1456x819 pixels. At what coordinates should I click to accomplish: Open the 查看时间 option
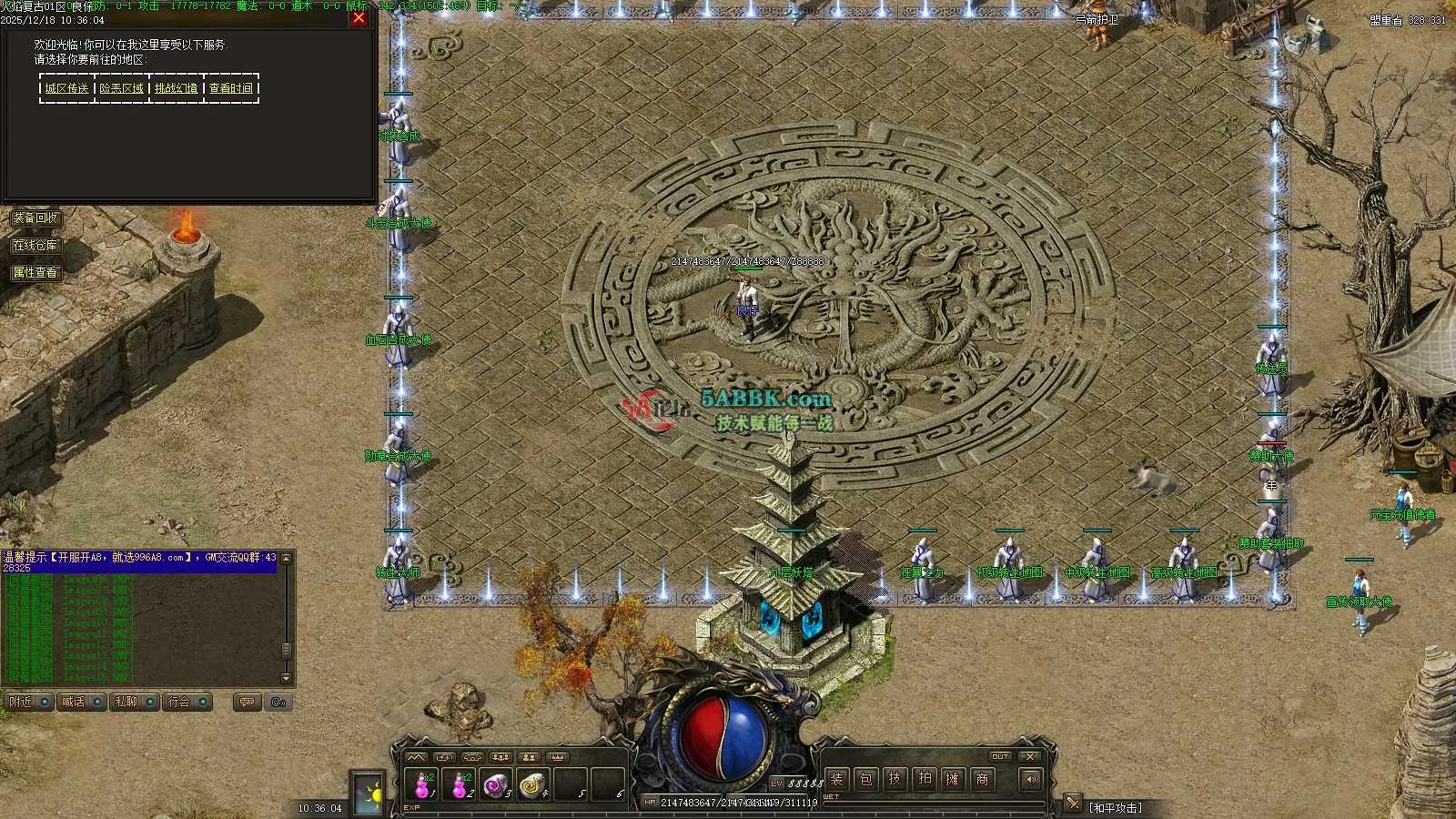[231, 88]
